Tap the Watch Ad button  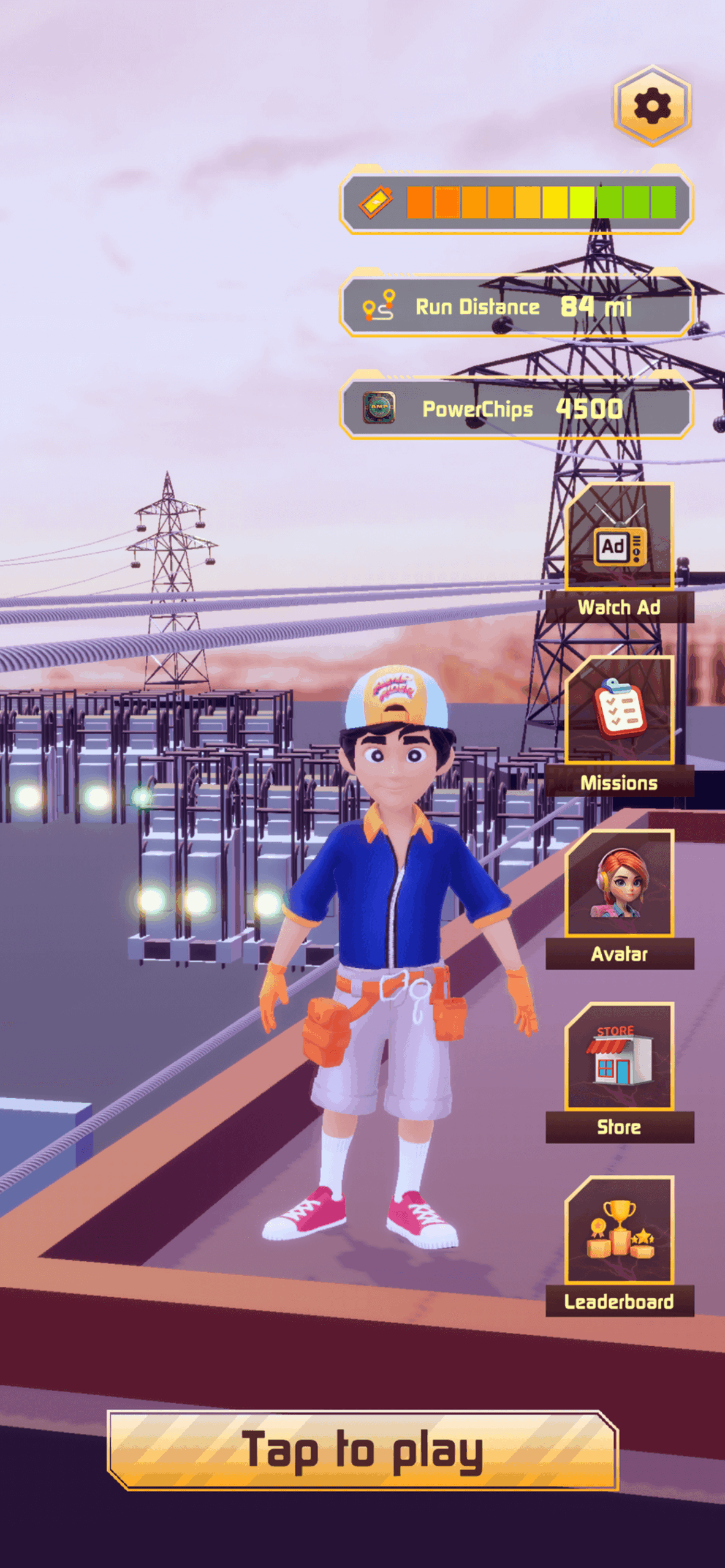tap(619, 553)
